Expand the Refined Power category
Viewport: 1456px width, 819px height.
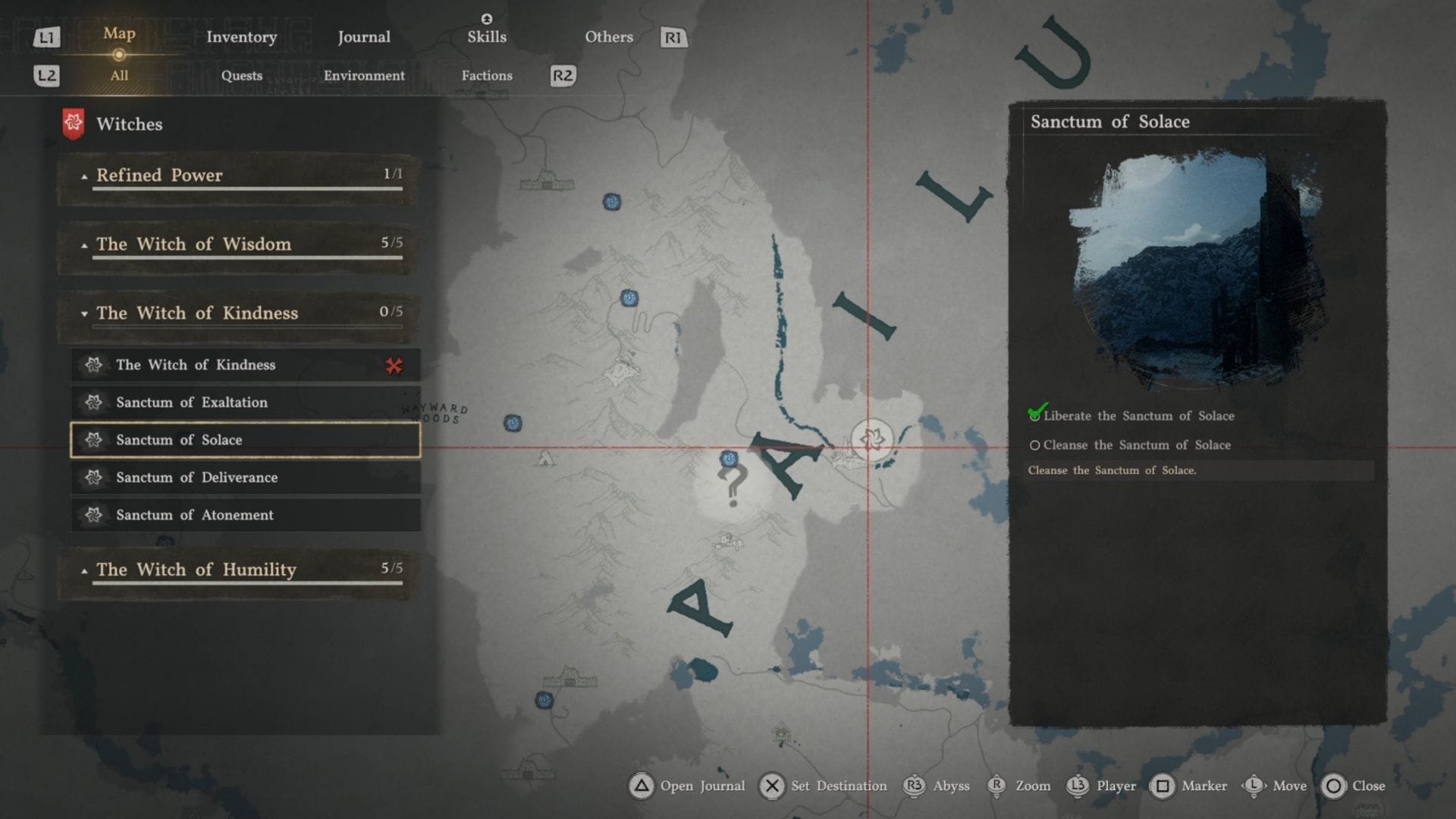pos(239,176)
